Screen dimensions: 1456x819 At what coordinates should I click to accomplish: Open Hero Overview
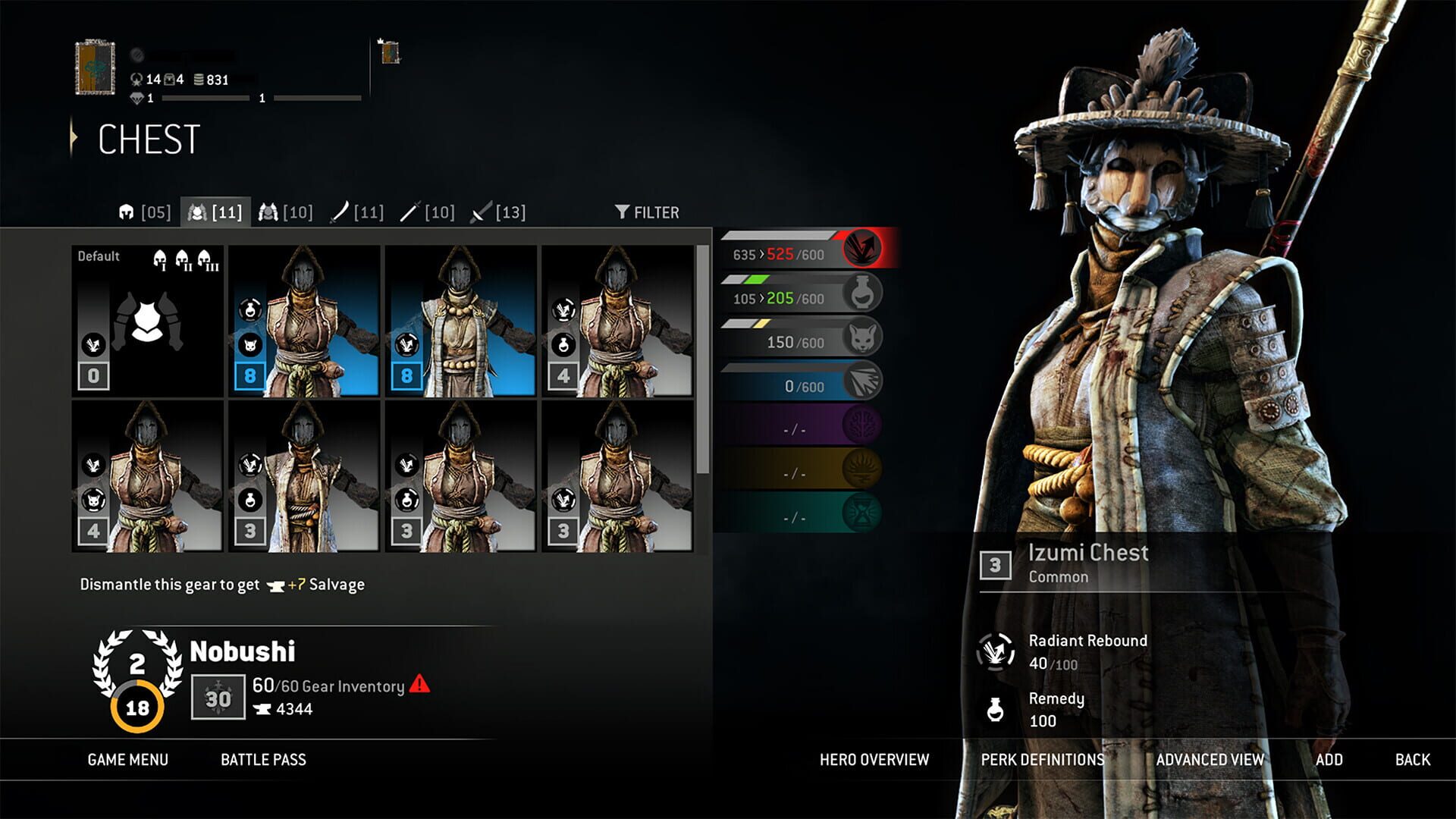874,759
